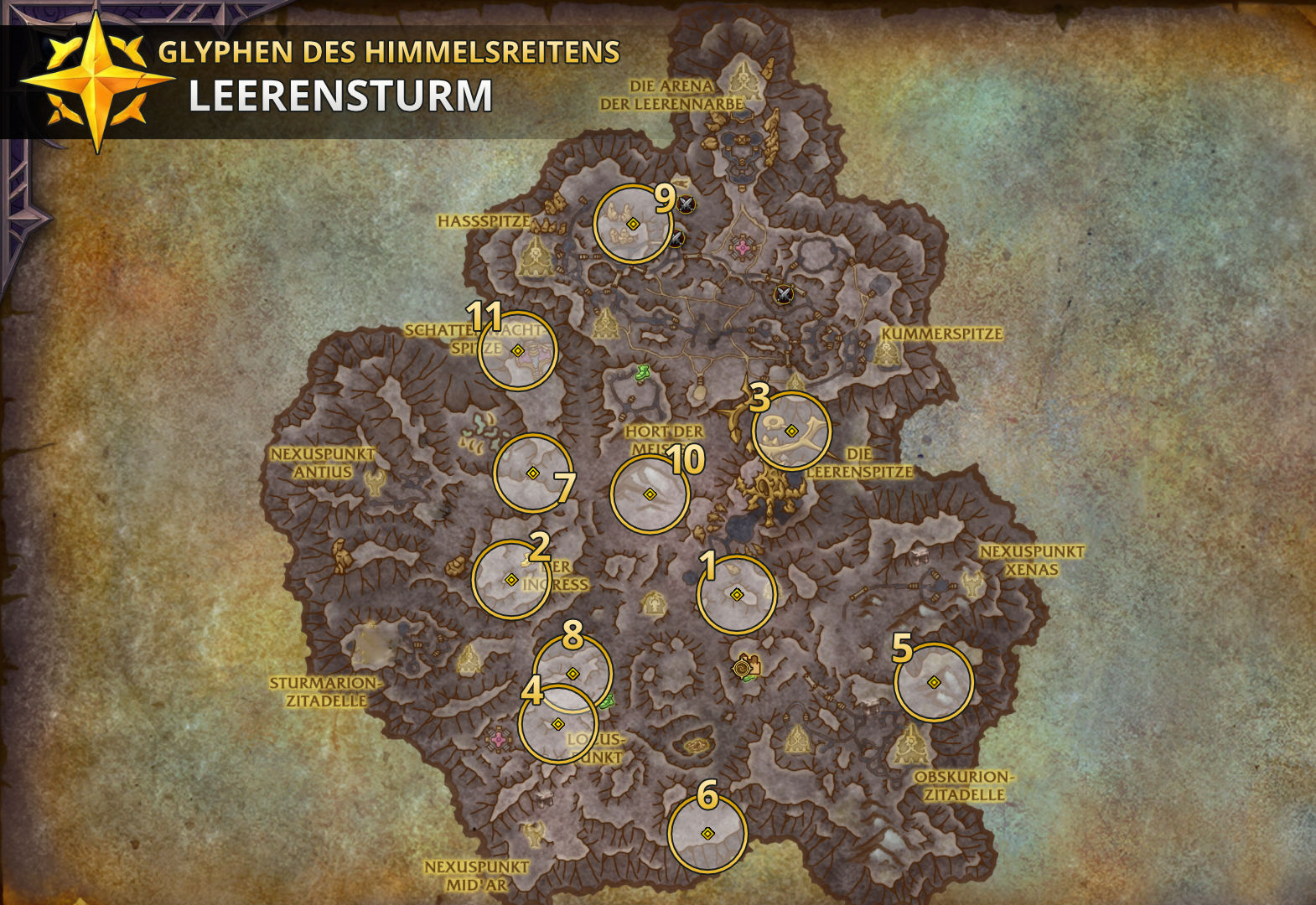Select glyph marker 9 near Hassspitze
This screenshot has height=905, width=1316.
coord(633,223)
